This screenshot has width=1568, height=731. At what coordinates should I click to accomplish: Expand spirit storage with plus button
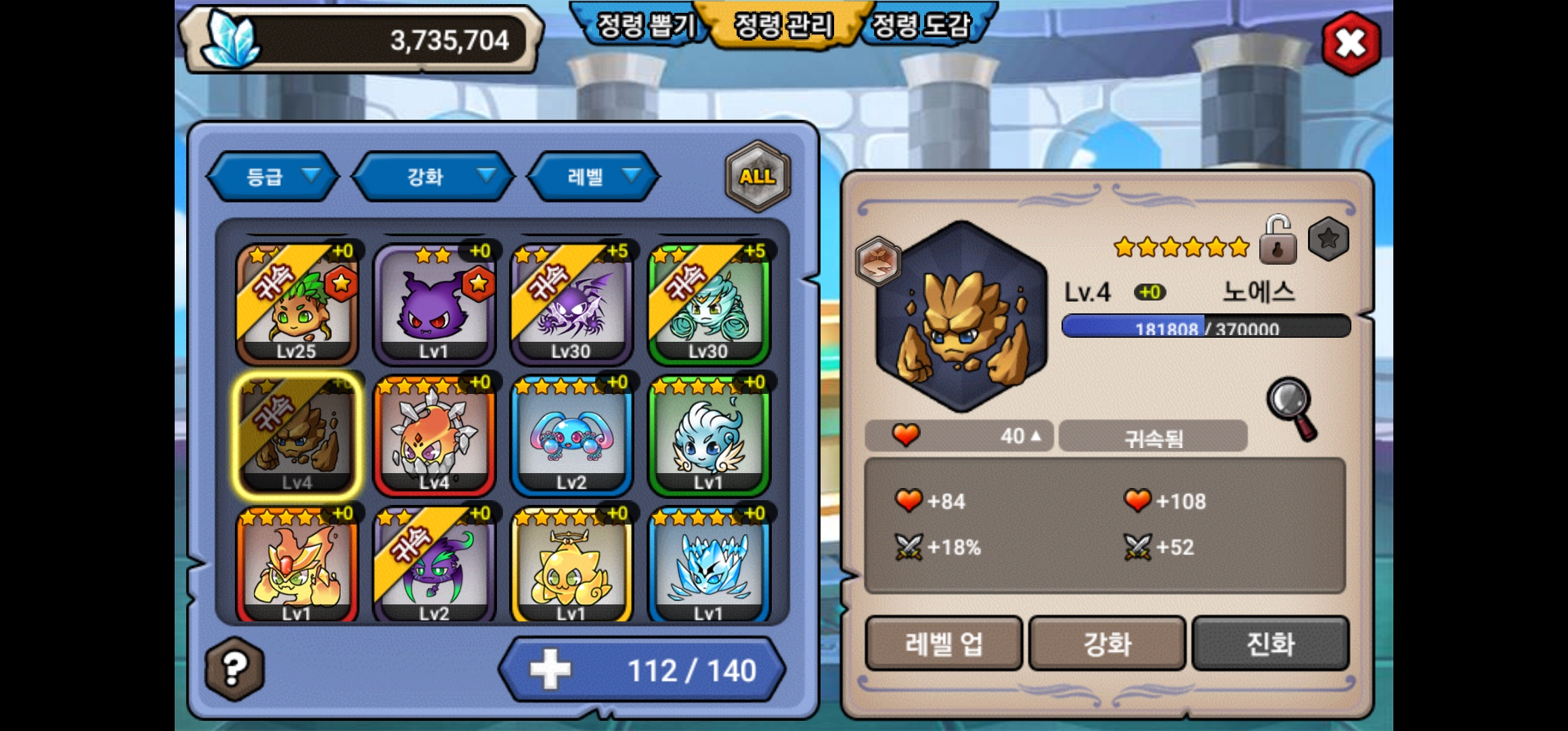[x=550, y=670]
